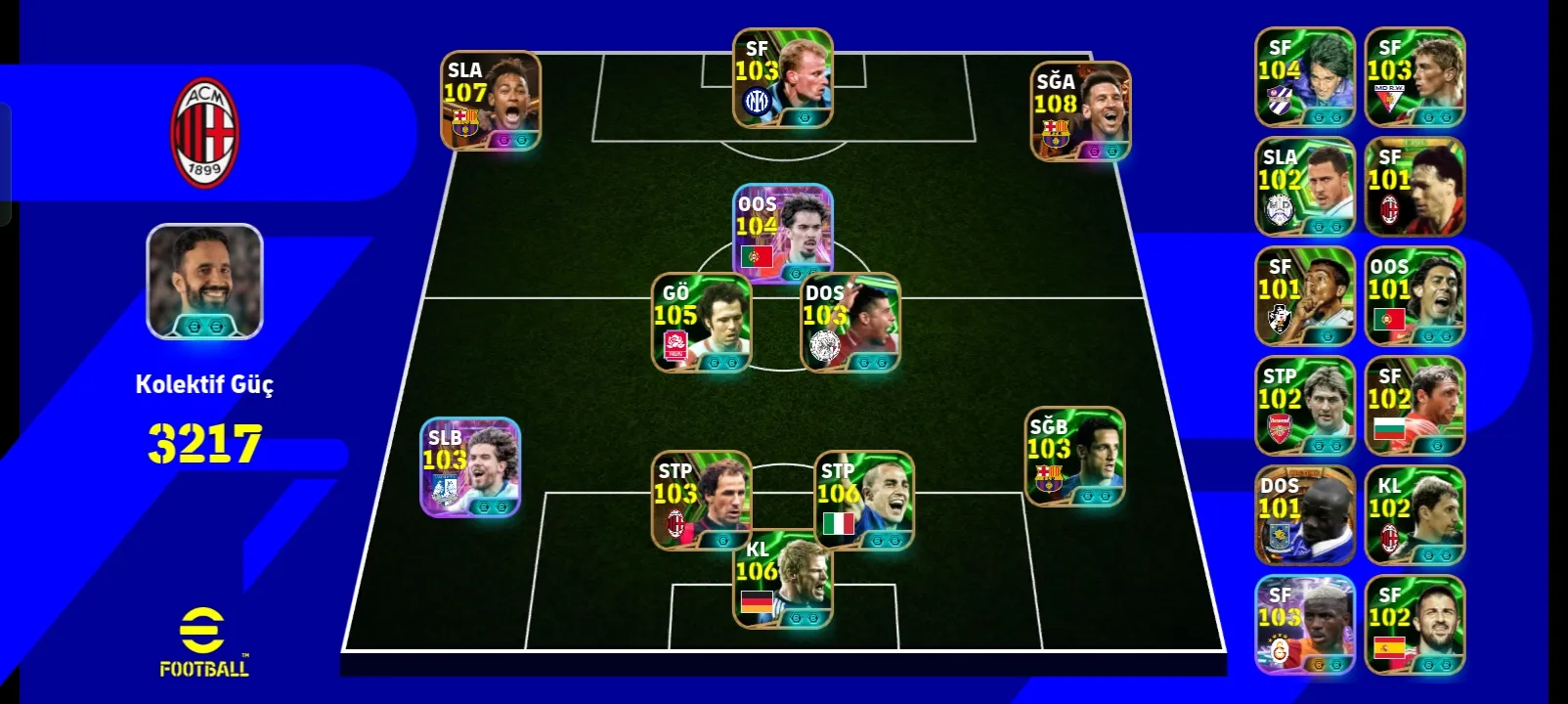The height and width of the screenshot is (704, 1568).
Task: Choose the SĞB 103 right back card
Action: tap(1074, 457)
